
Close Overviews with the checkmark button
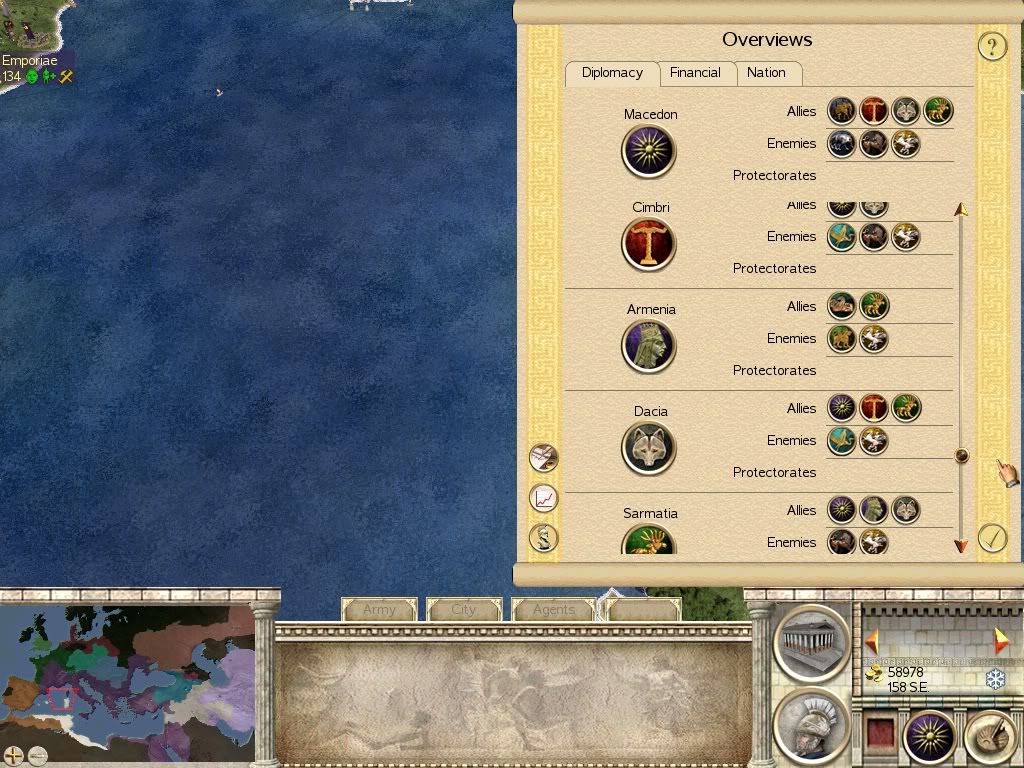pyautogui.click(x=991, y=538)
